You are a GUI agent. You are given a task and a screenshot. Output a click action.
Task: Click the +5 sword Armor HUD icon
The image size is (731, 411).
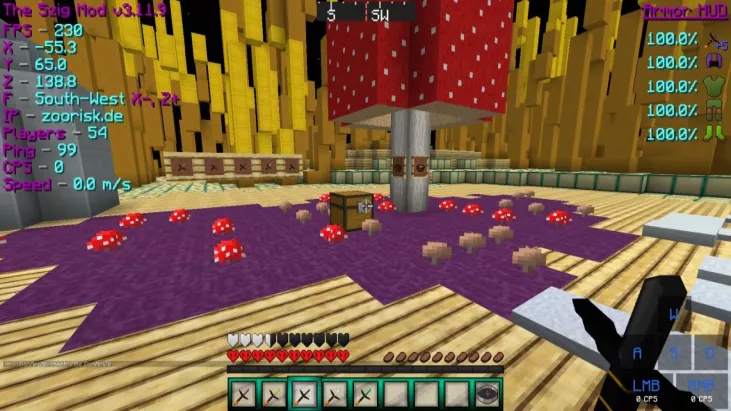pyautogui.click(x=715, y=40)
